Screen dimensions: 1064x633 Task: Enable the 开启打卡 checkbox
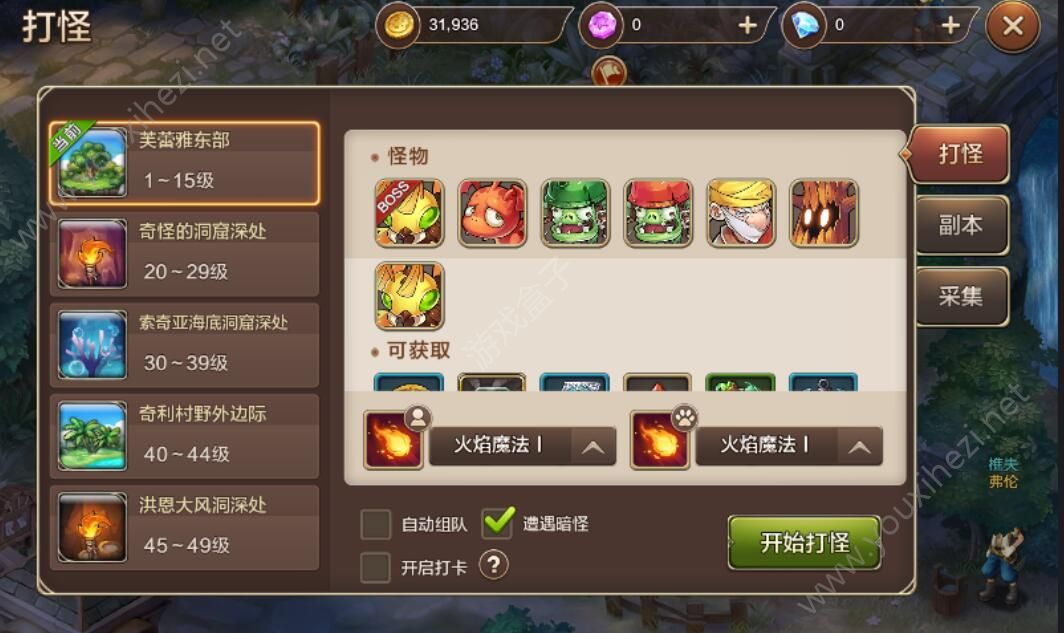(376, 567)
